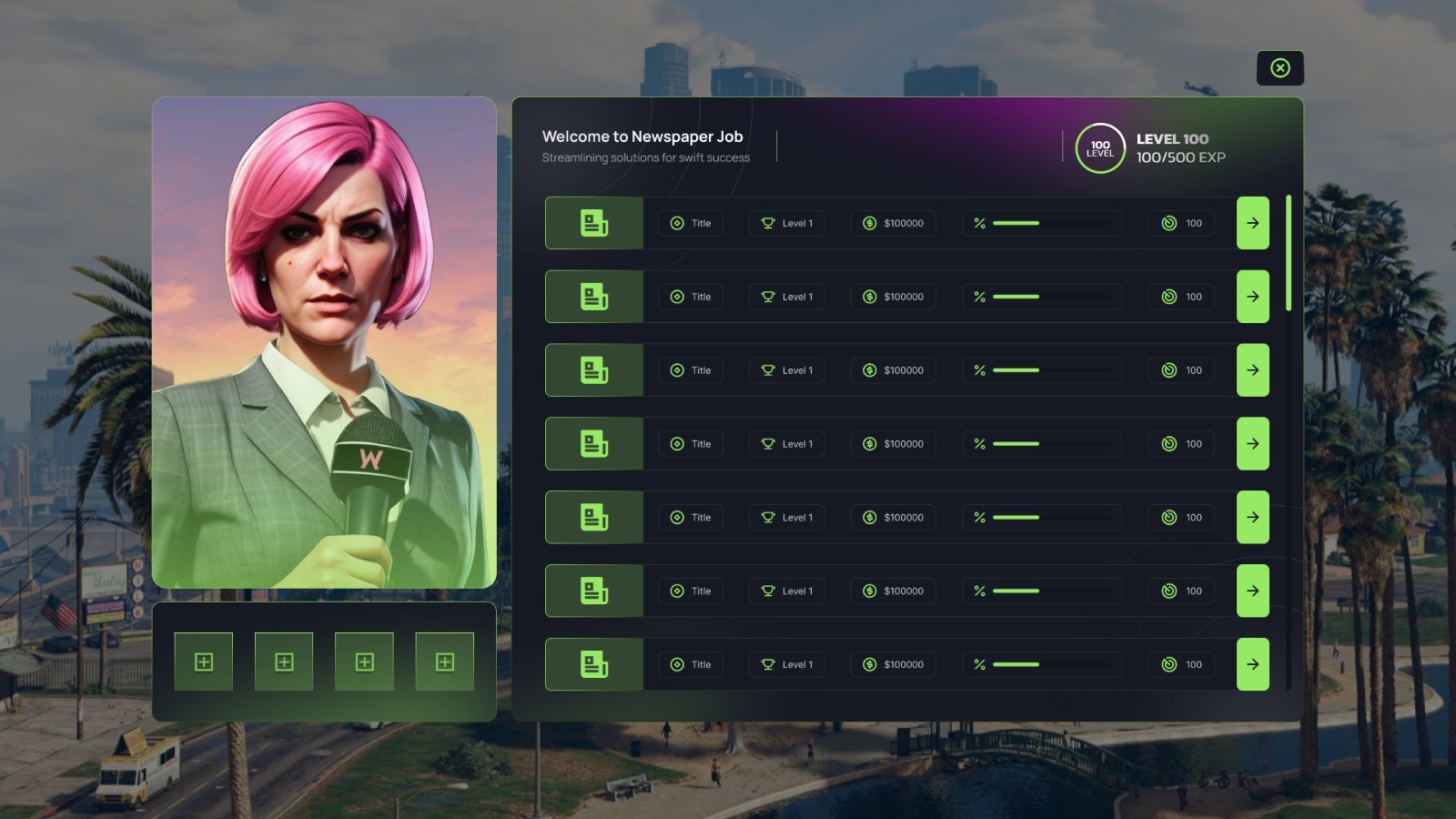Viewport: 1456px width, 819px height.
Task: Click the Welcome to Newspaper Job header
Action: point(642,136)
